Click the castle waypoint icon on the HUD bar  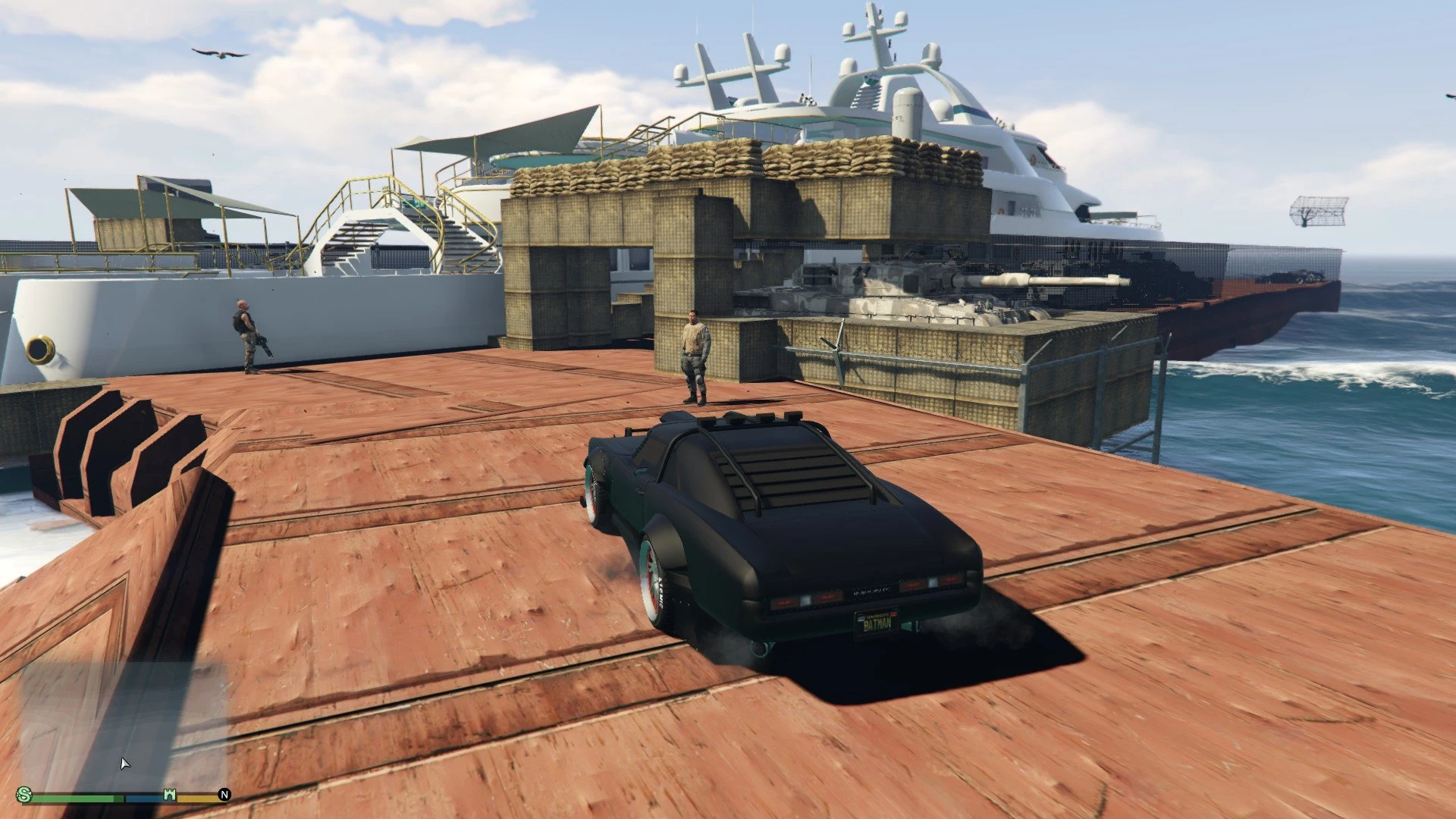(x=170, y=793)
